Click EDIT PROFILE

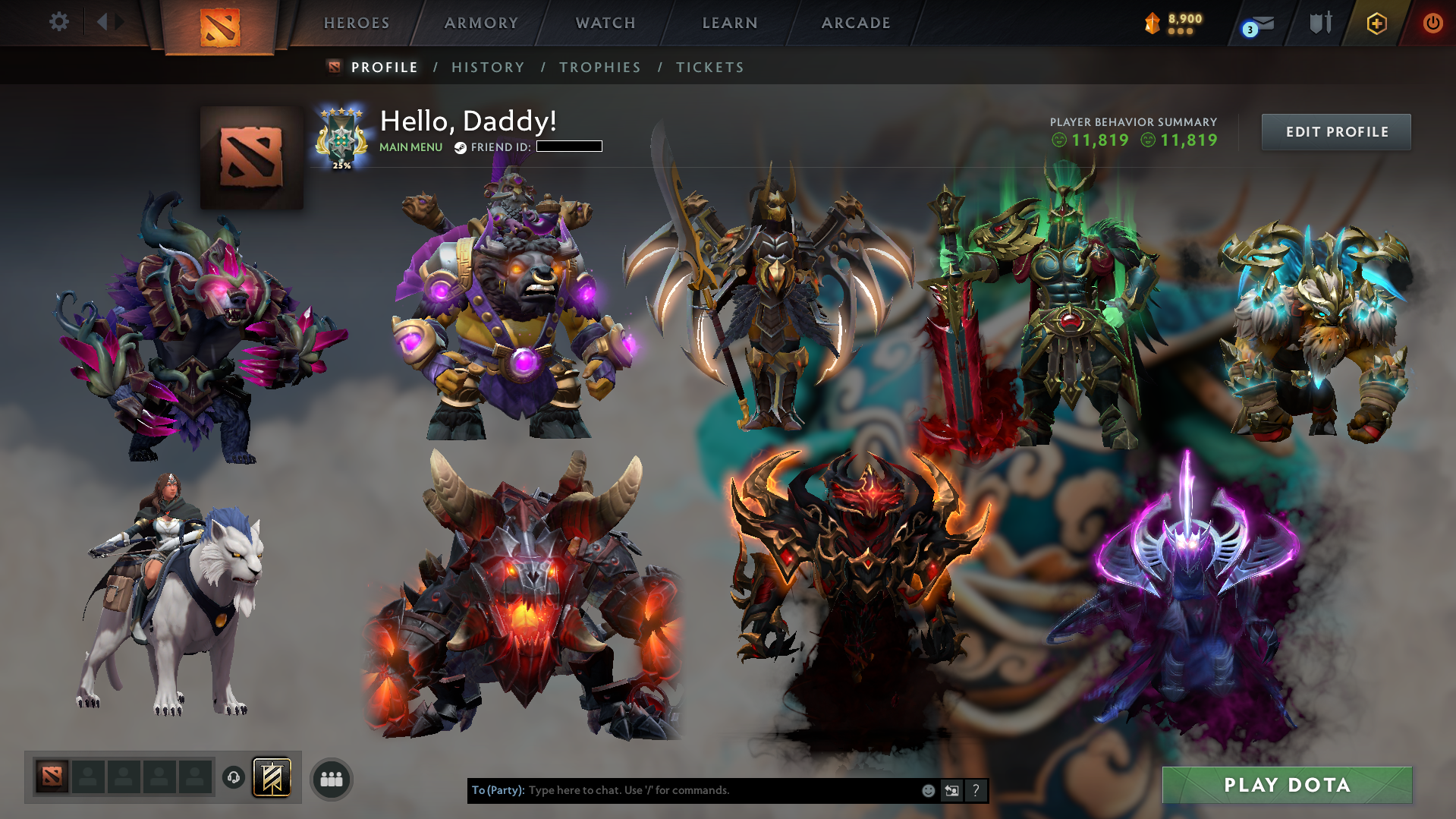pyautogui.click(x=1335, y=131)
